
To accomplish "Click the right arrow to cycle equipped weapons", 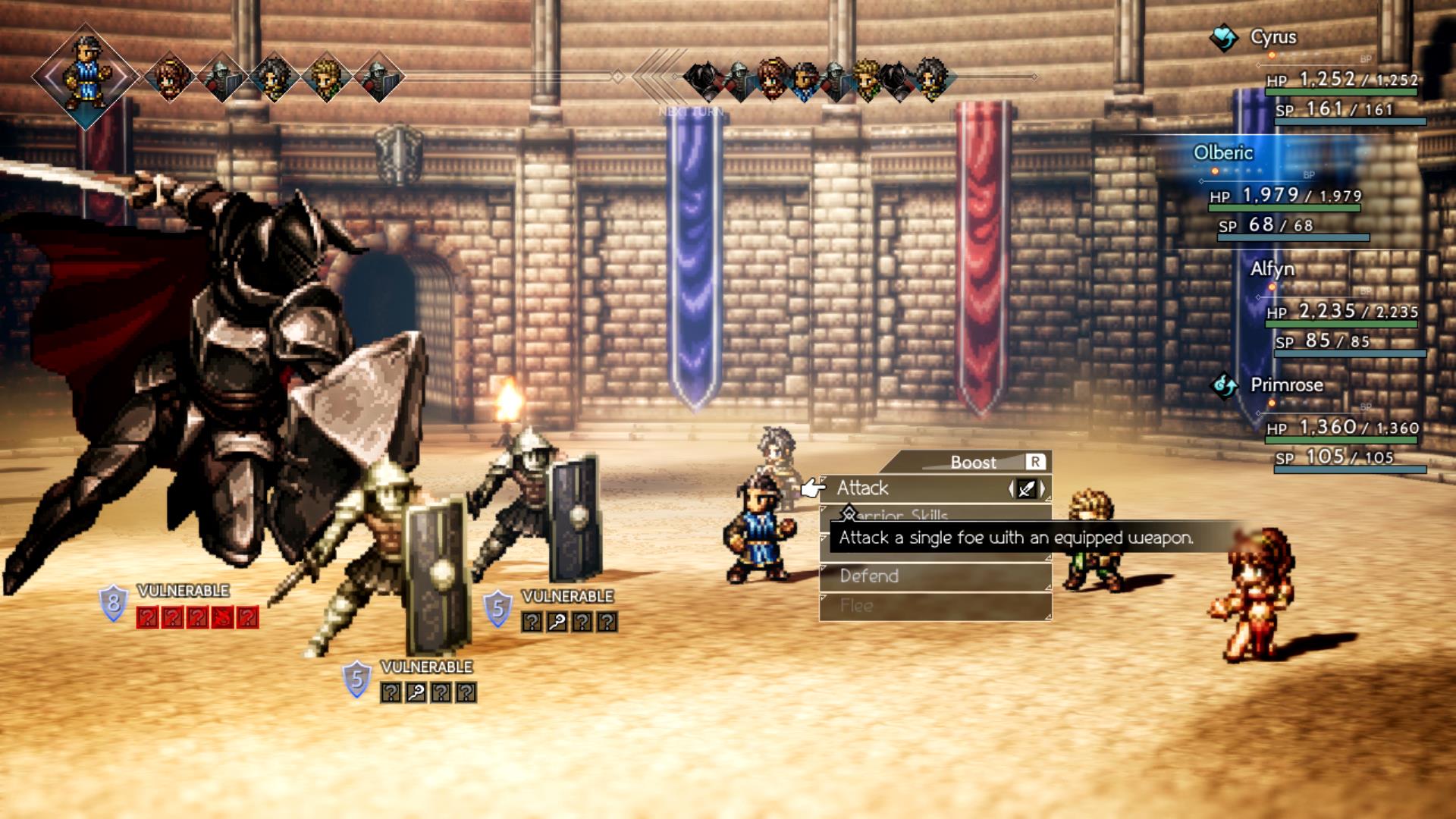I will click(x=1042, y=488).
